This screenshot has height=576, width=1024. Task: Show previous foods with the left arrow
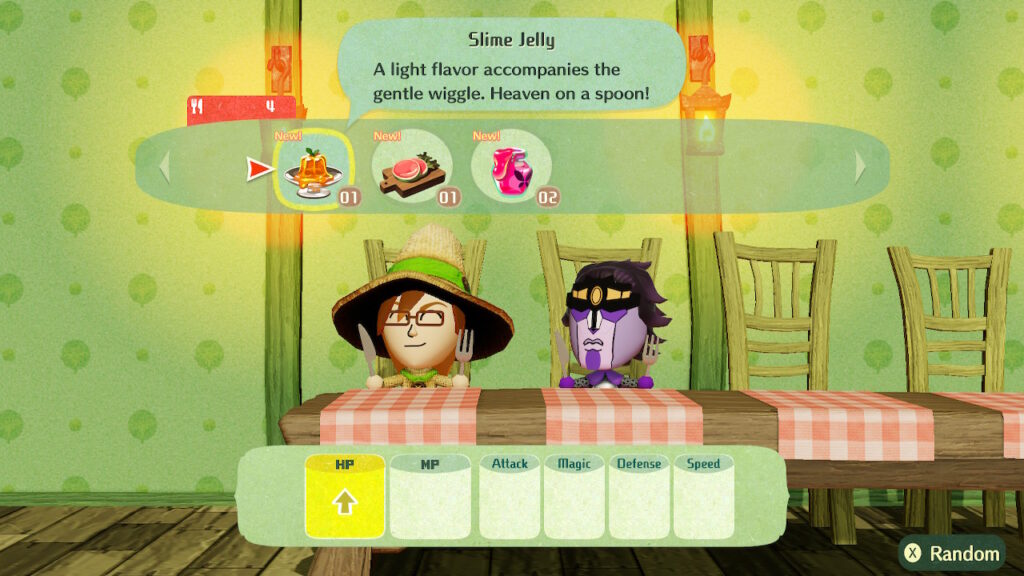pyautogui.click(x=165, y=167)
